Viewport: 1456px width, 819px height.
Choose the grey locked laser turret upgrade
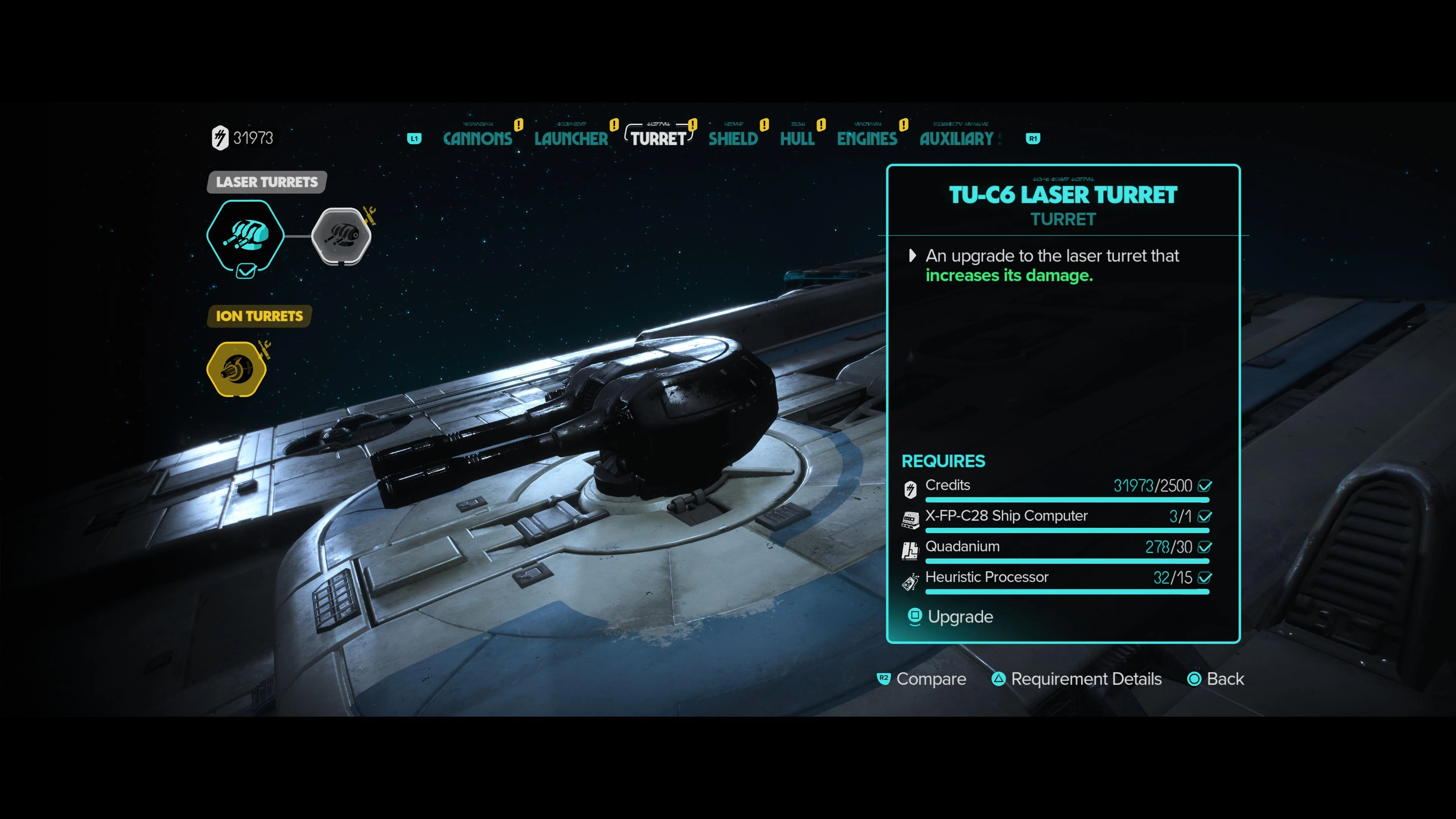click(341, 235)
